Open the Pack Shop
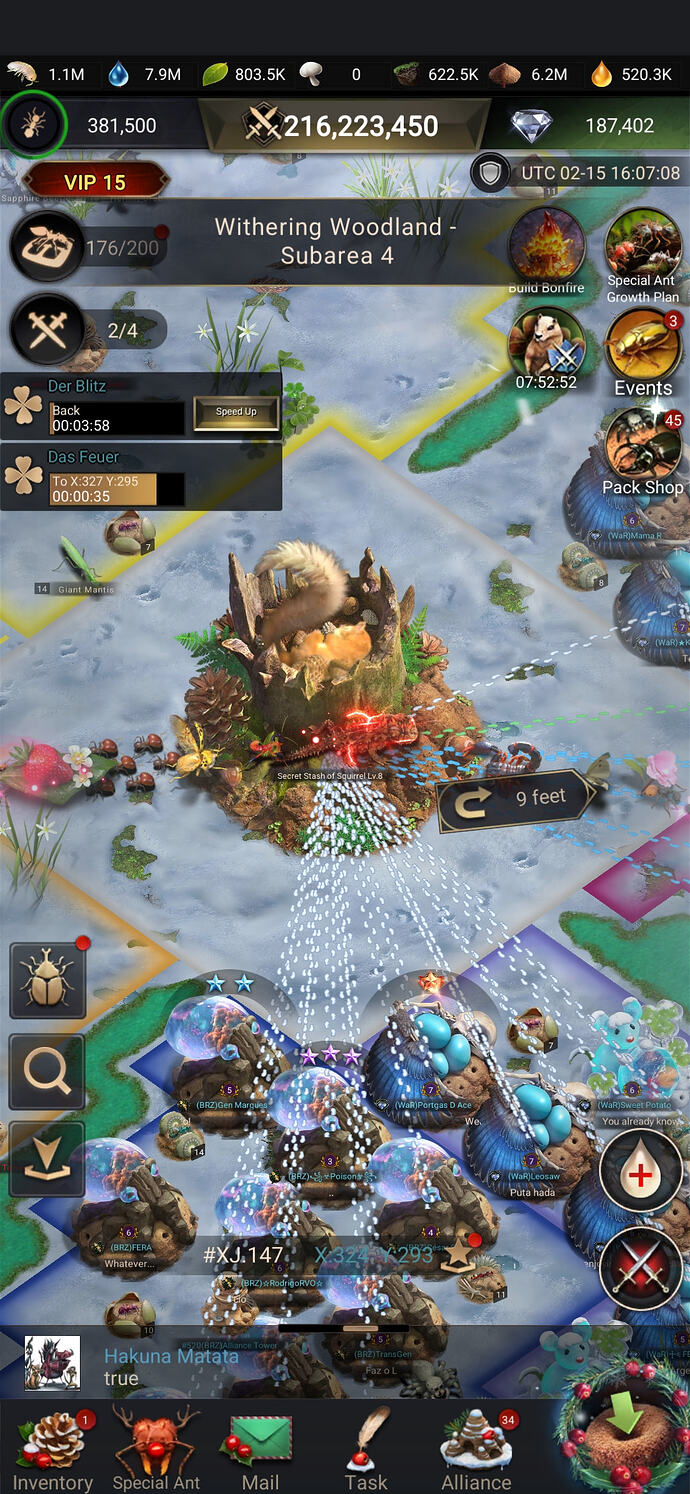 643,450
